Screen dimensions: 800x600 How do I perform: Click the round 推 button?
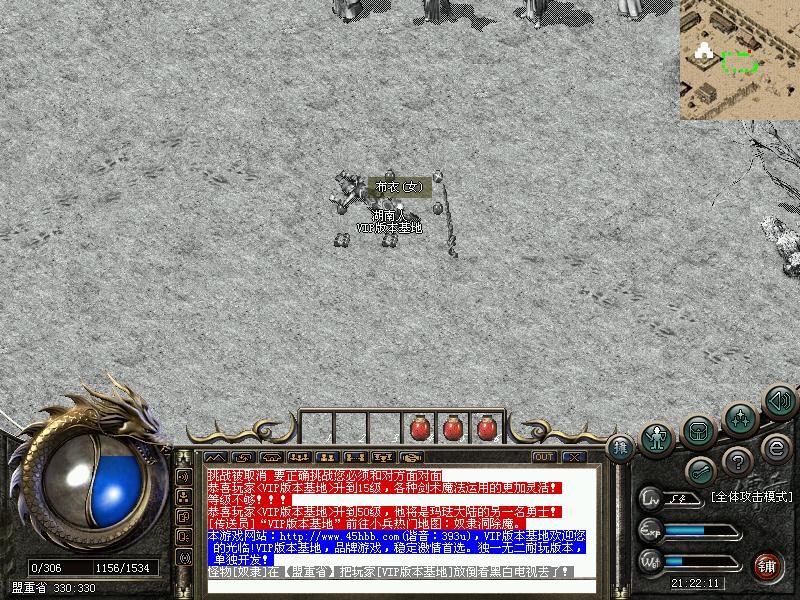tap(621, 447)
